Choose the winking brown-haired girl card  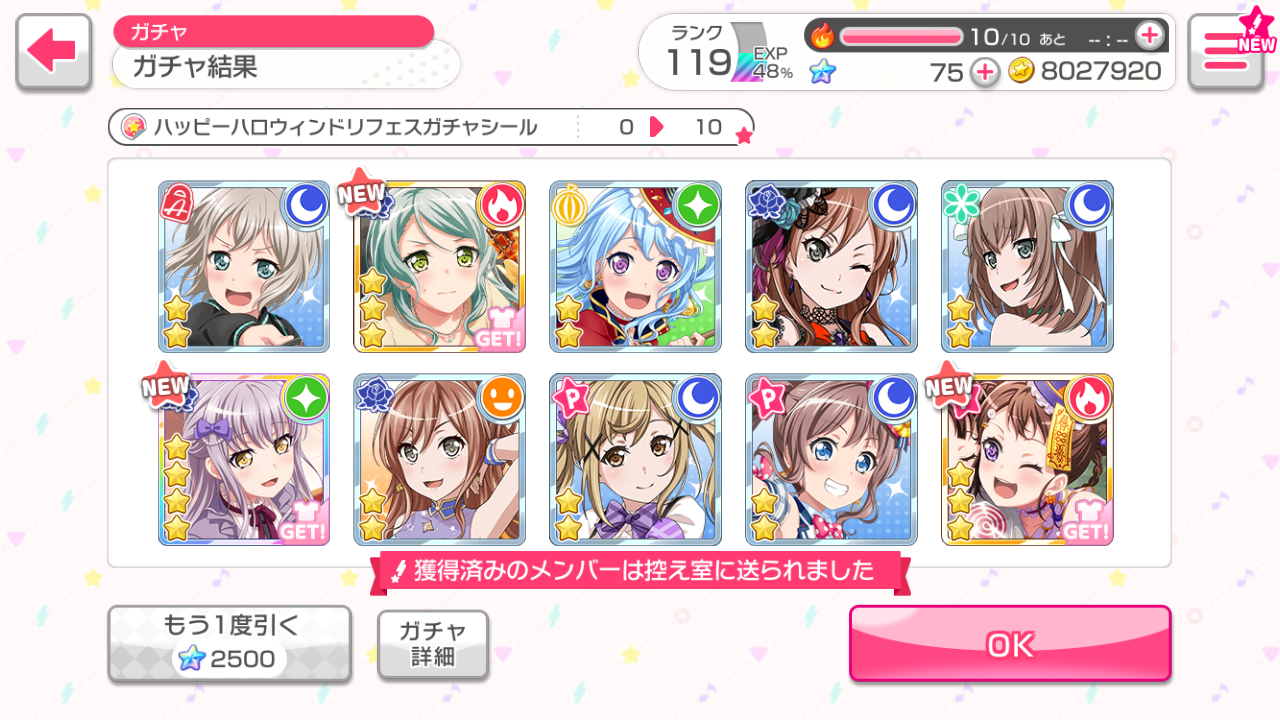coord(831,266)
